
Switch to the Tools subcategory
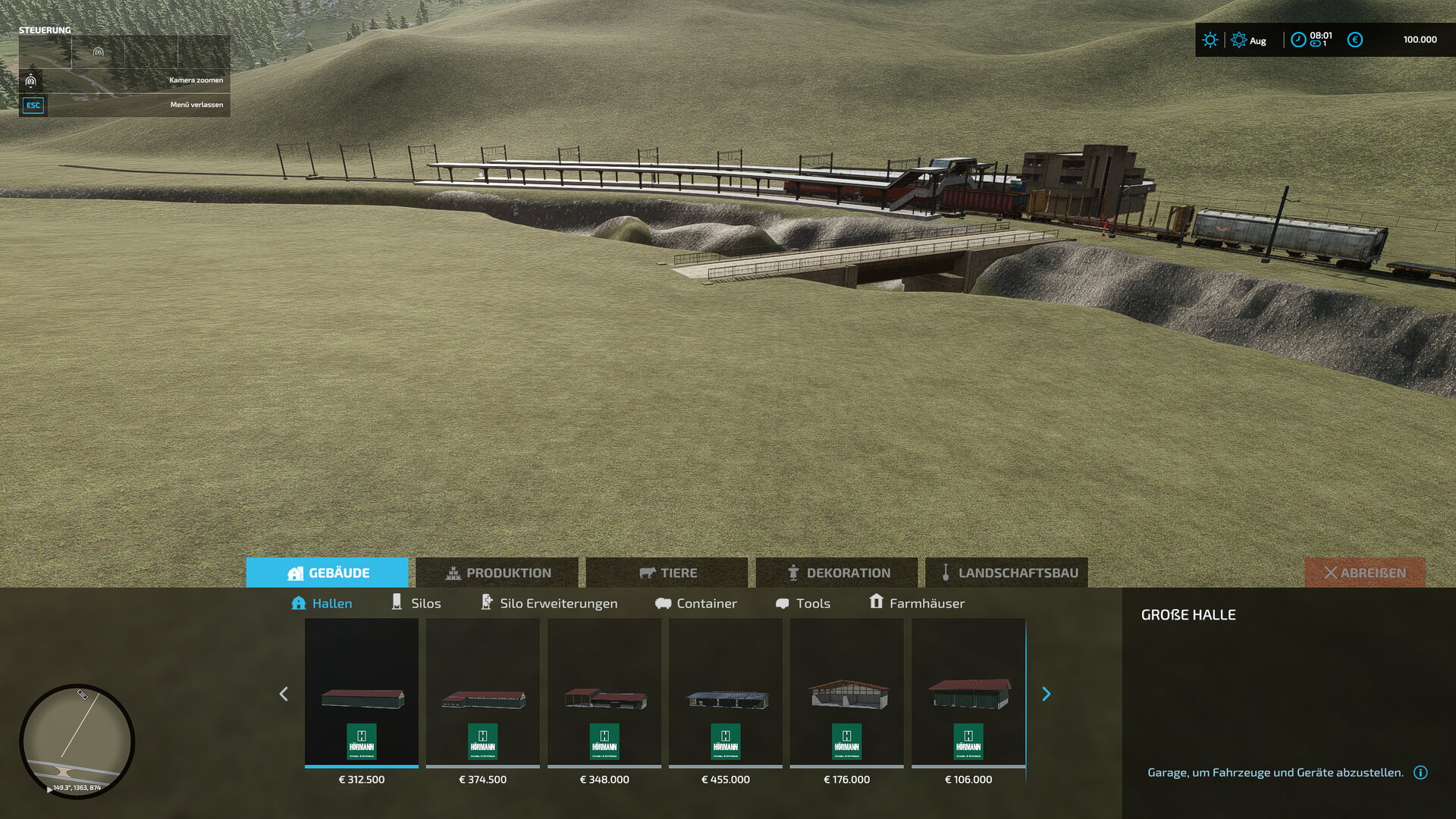pyautogui.click(x=803, y=603)
